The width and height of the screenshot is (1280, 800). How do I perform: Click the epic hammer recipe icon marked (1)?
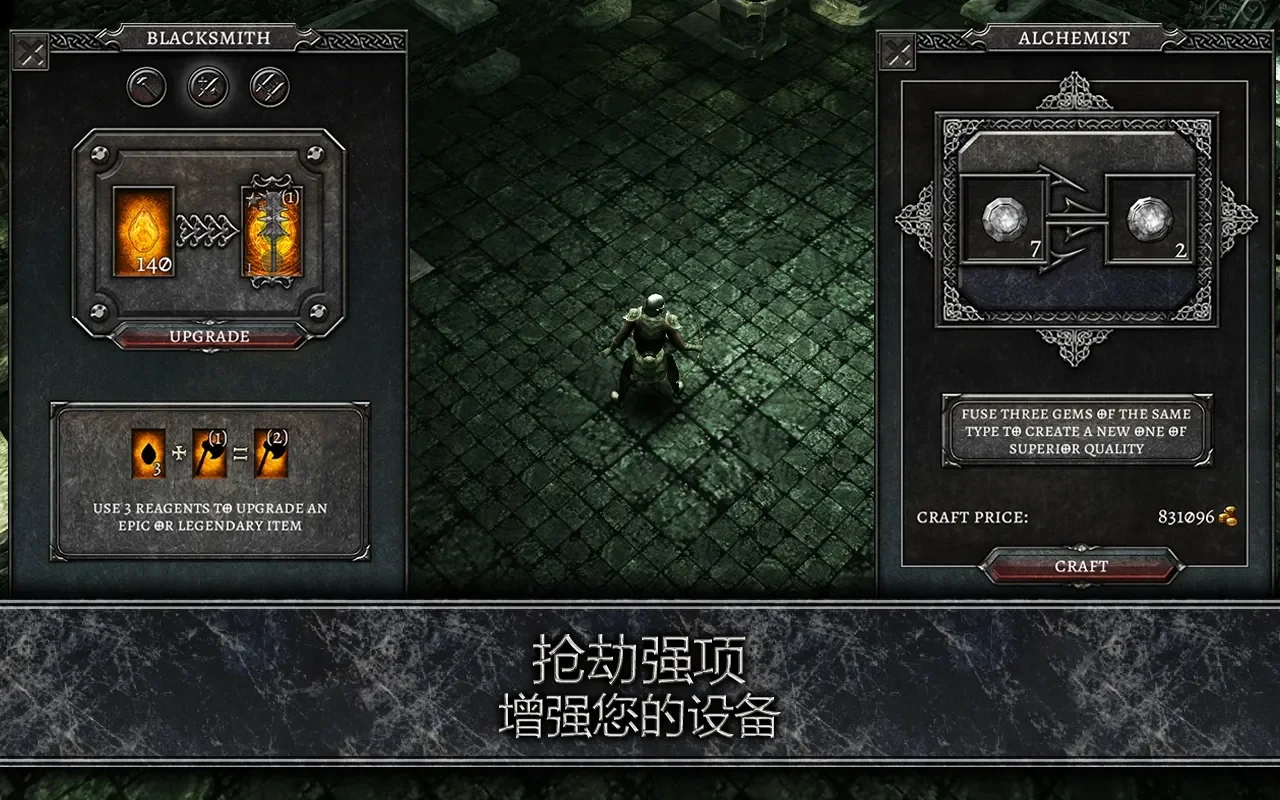coord(211,453)
